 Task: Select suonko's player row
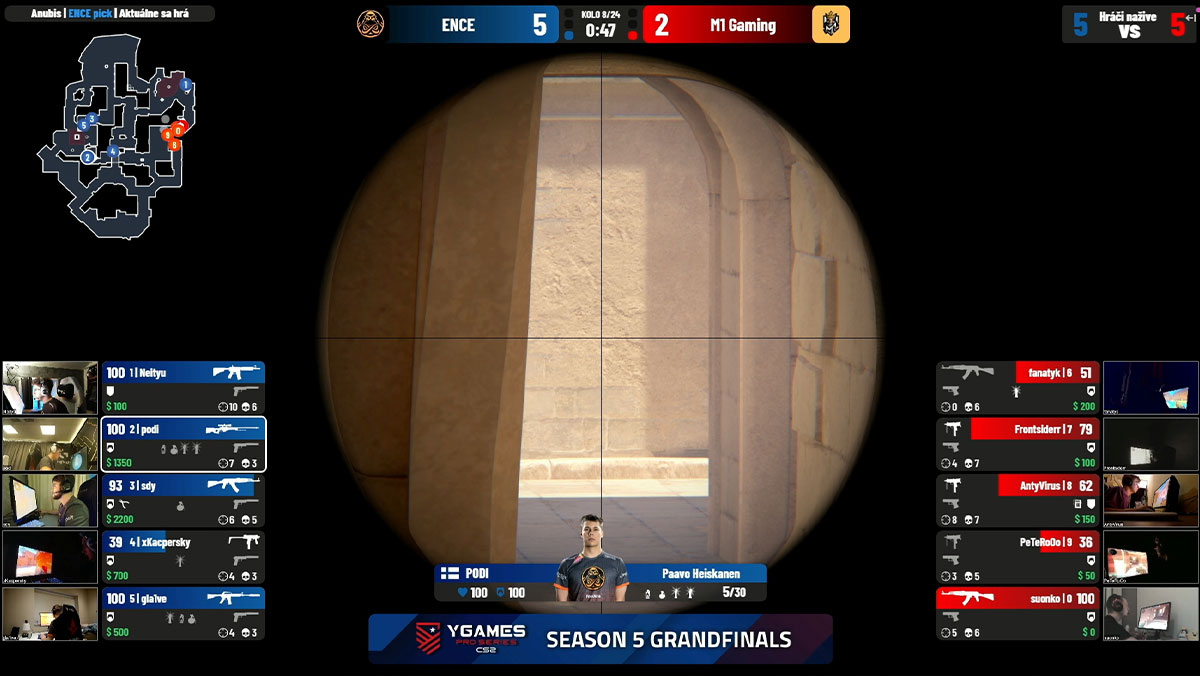[1017, 613]
